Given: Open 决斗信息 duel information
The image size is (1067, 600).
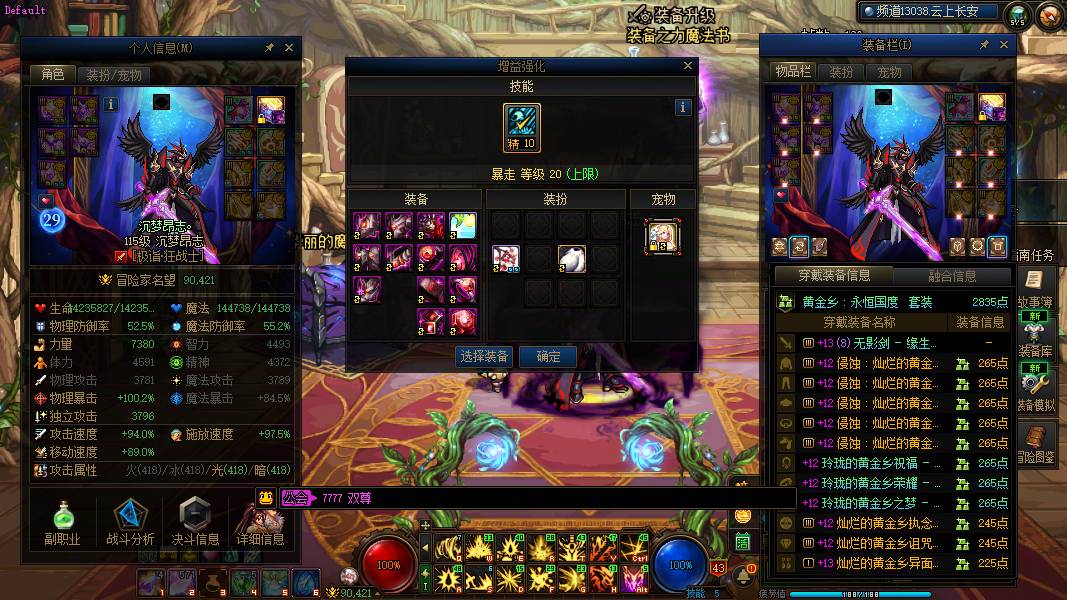Looking at the screenshot, I should click(195, 520).
